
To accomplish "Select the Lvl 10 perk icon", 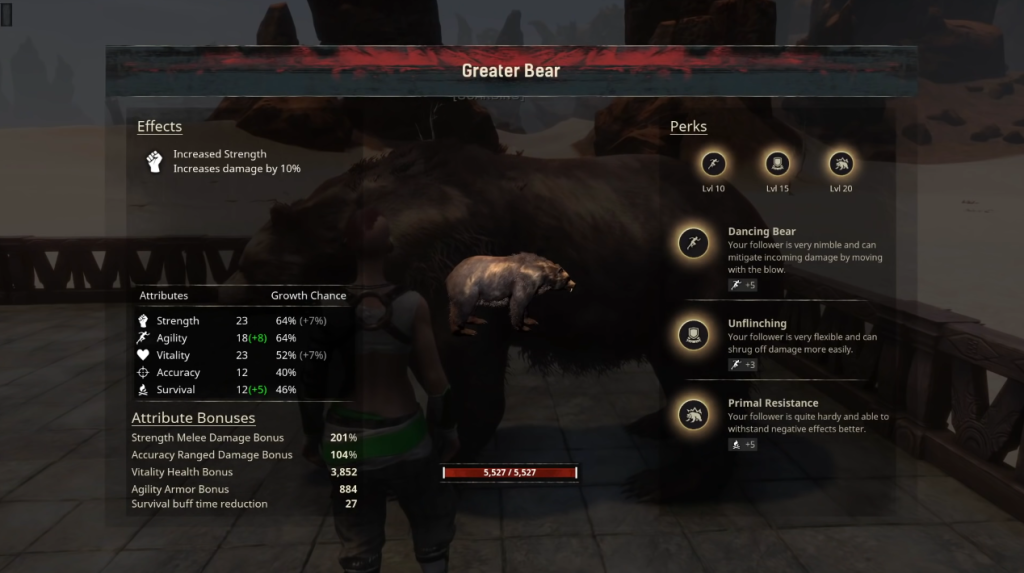I will coord(714,164).
